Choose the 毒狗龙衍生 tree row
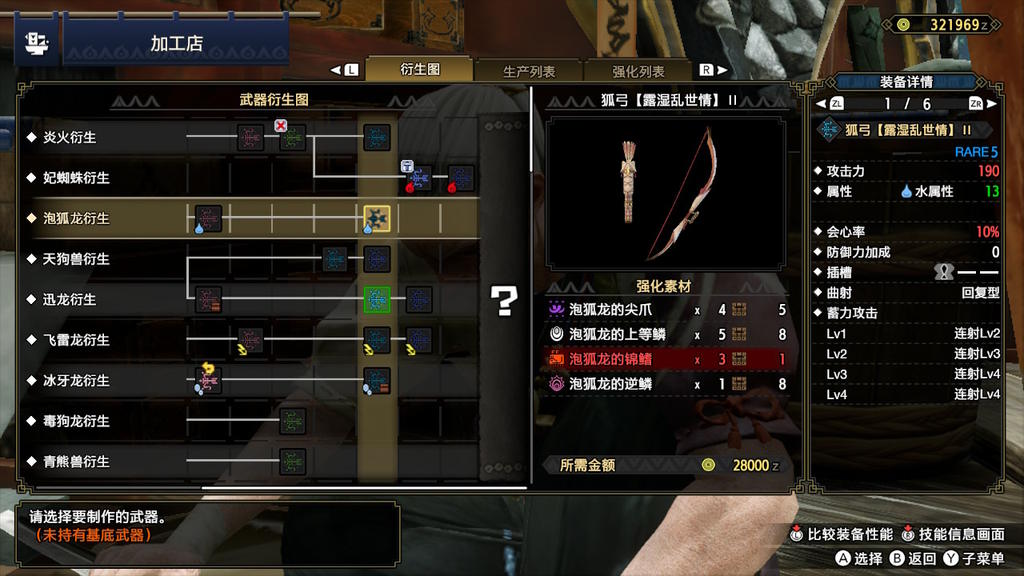This screenshot has width=1024, height=576. [77, 421]
